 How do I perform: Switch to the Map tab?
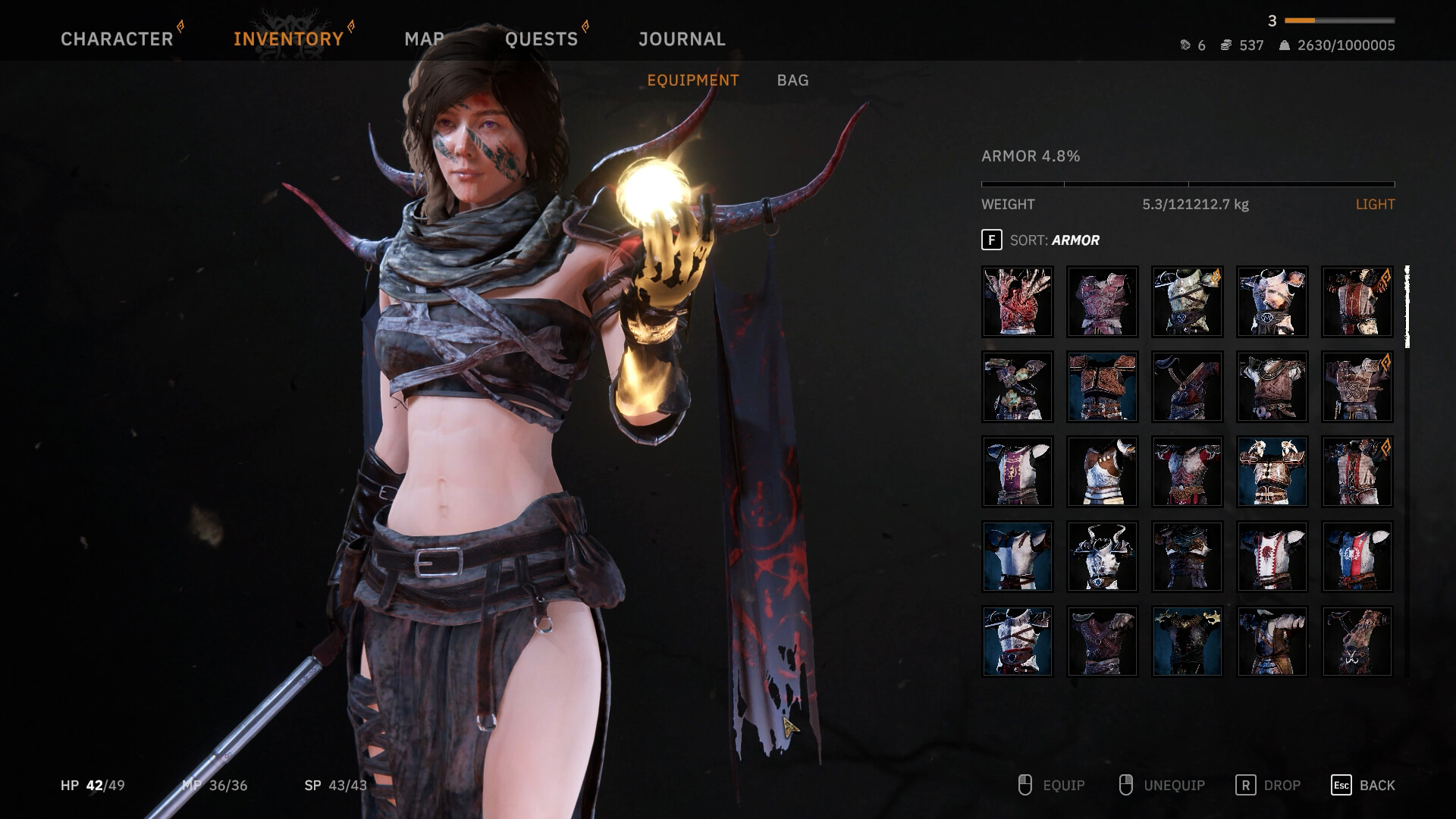point(424,39)
